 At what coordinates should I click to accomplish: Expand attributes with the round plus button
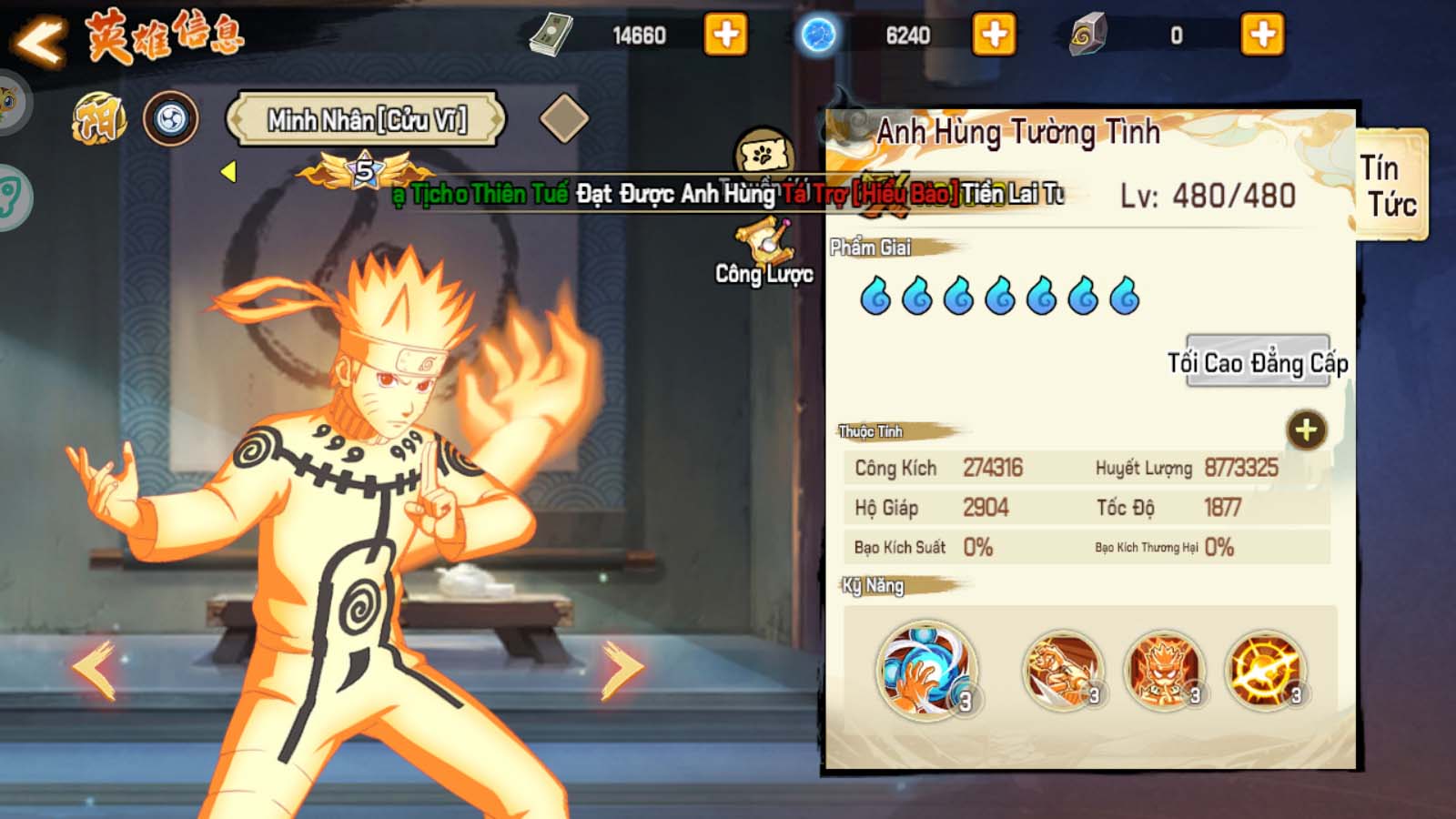coord(1306,430)
